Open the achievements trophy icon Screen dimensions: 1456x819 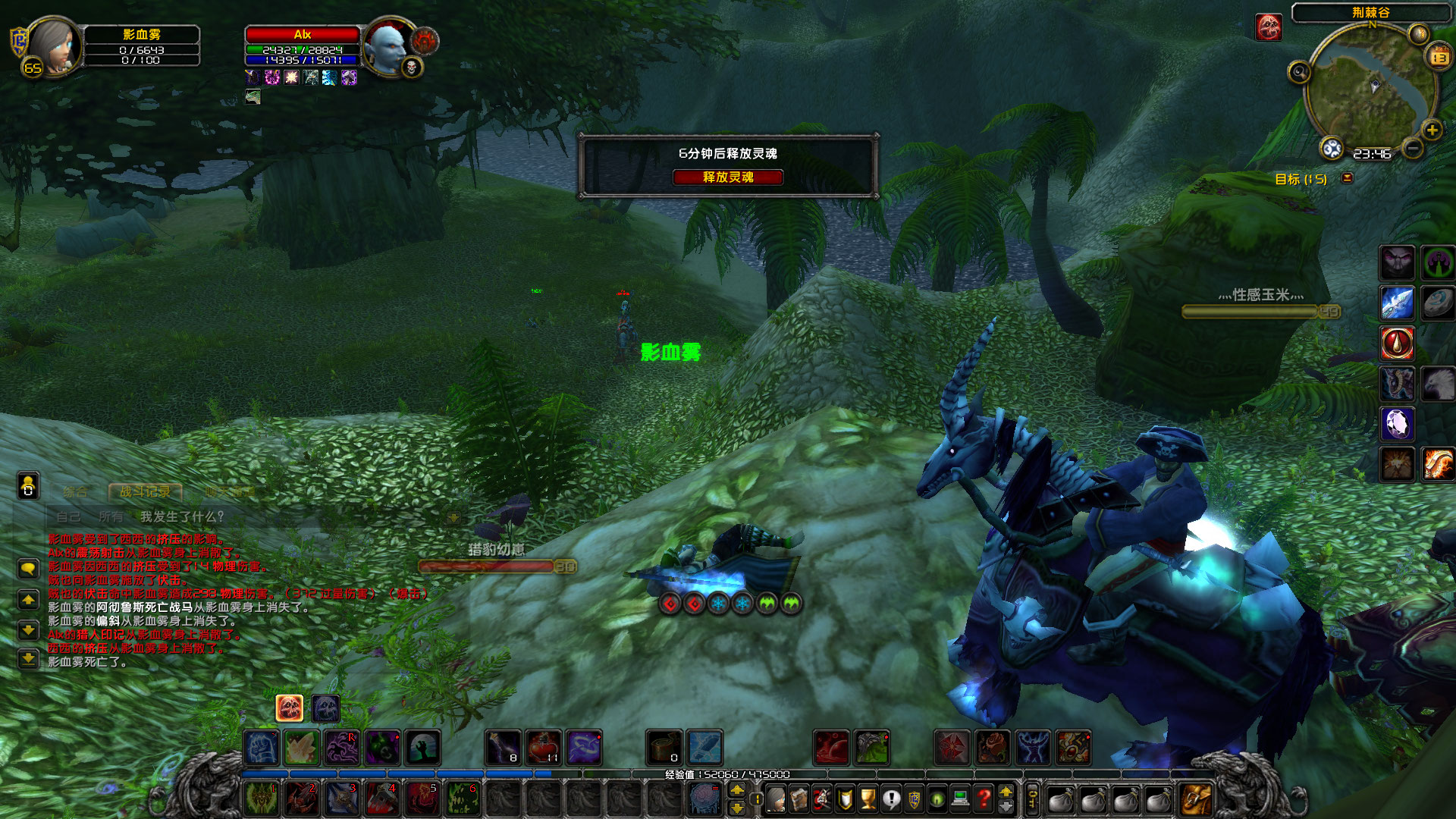click(868, 798)
